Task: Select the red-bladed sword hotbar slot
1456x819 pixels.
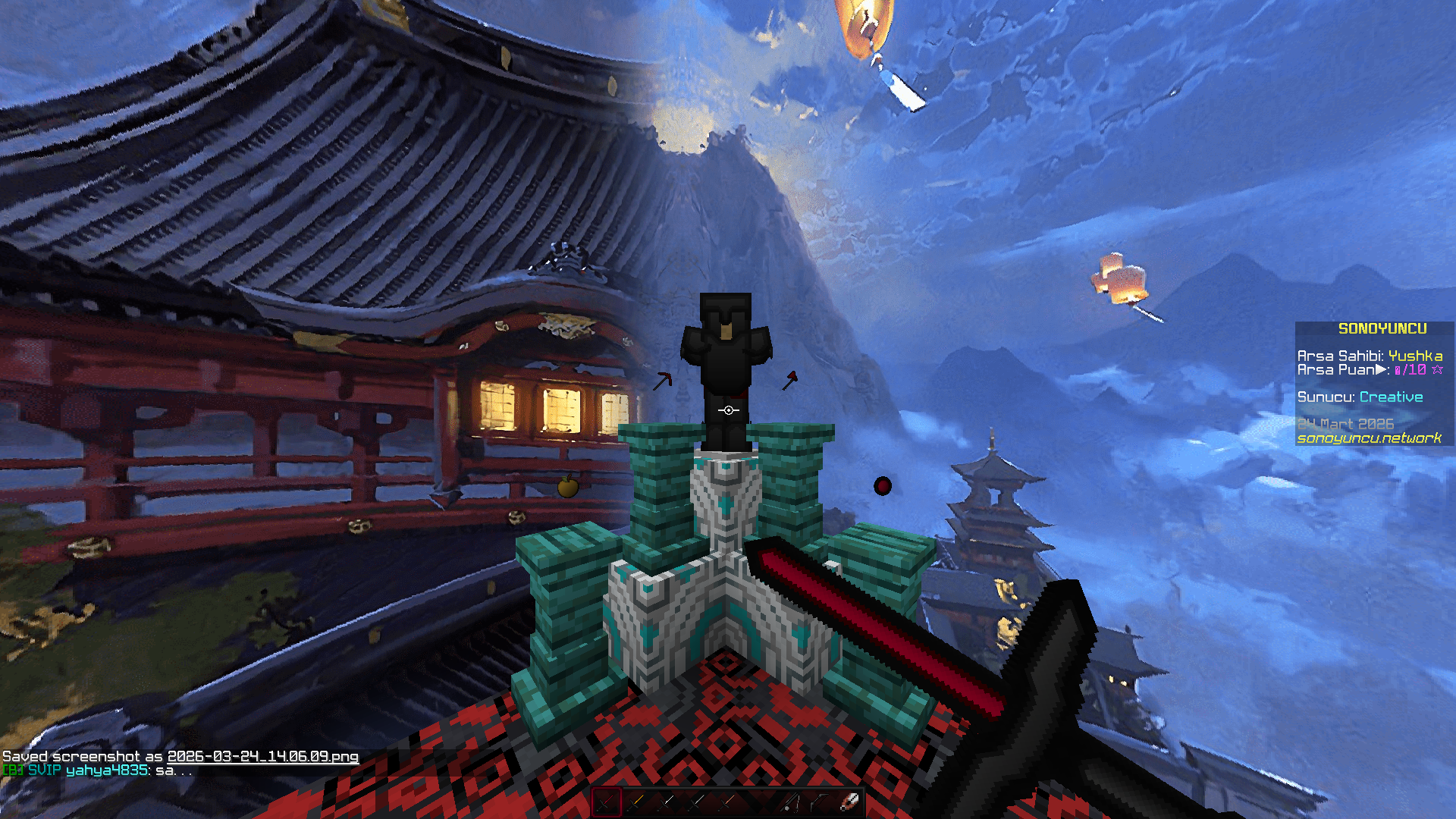Action: pyautogui.click(x=607, y=802)
